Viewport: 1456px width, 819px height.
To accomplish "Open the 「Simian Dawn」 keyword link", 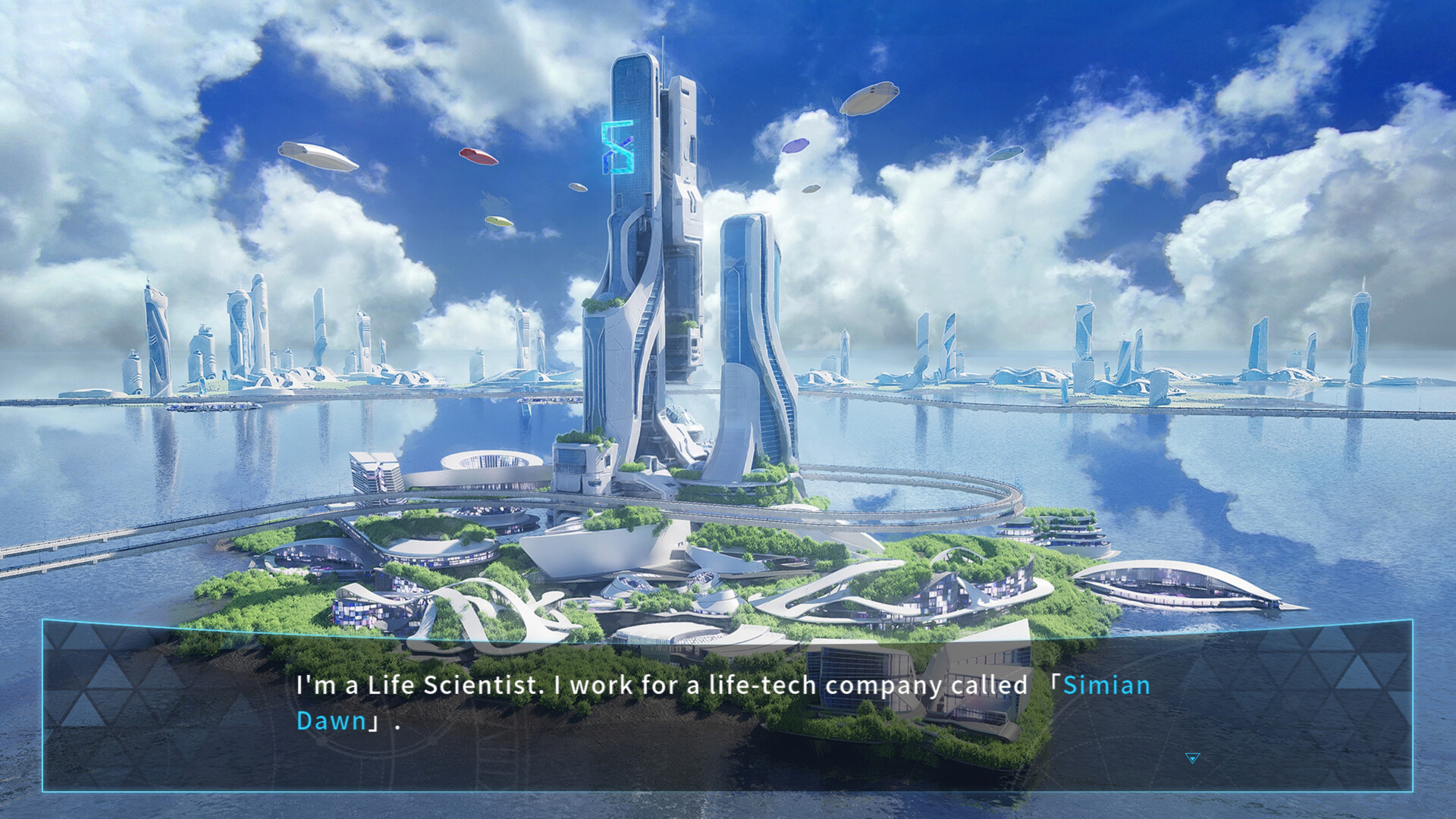I will tap(1107, 685).
